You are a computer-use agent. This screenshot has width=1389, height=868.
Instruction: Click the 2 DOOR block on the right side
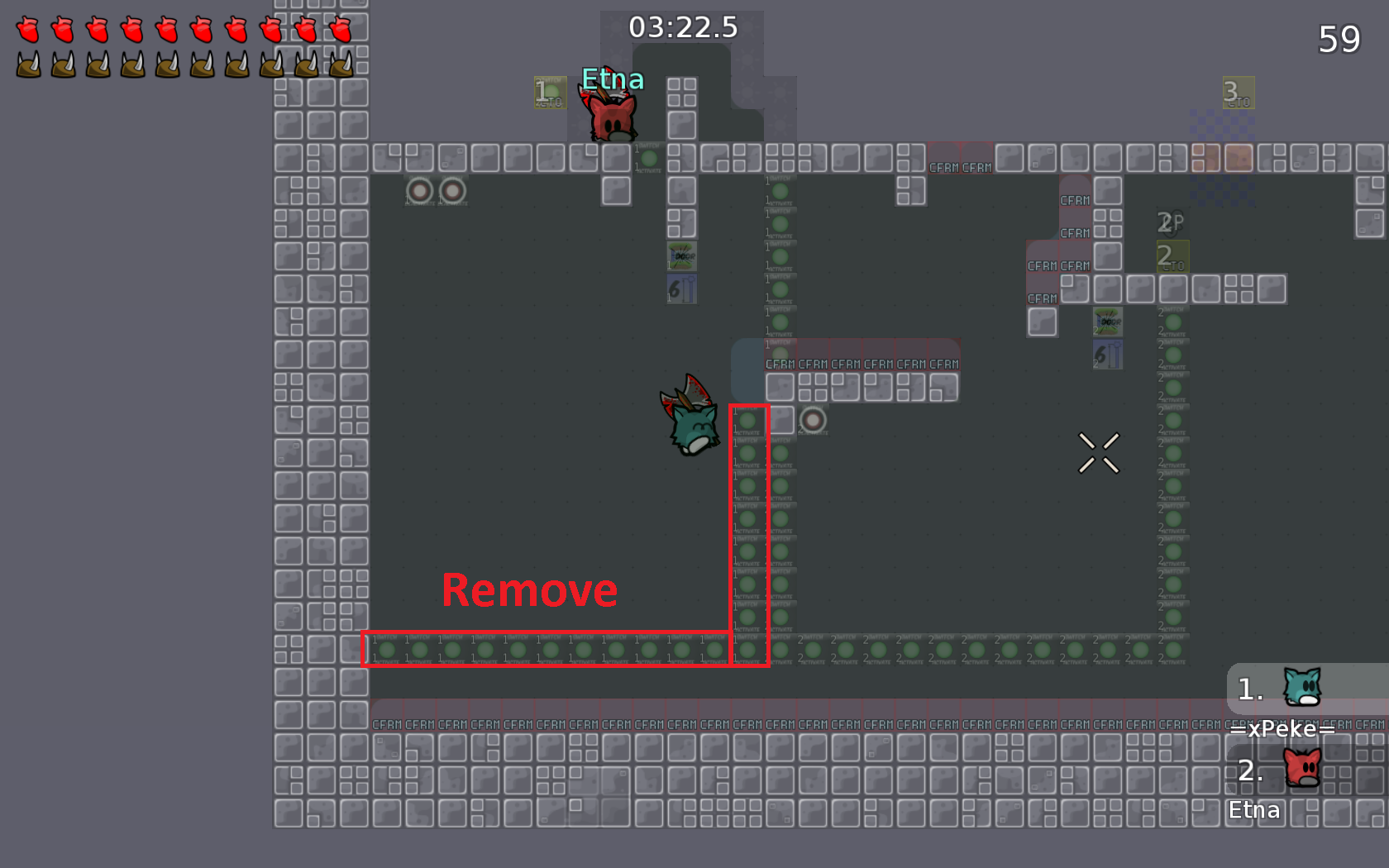tap(1108, 322)
